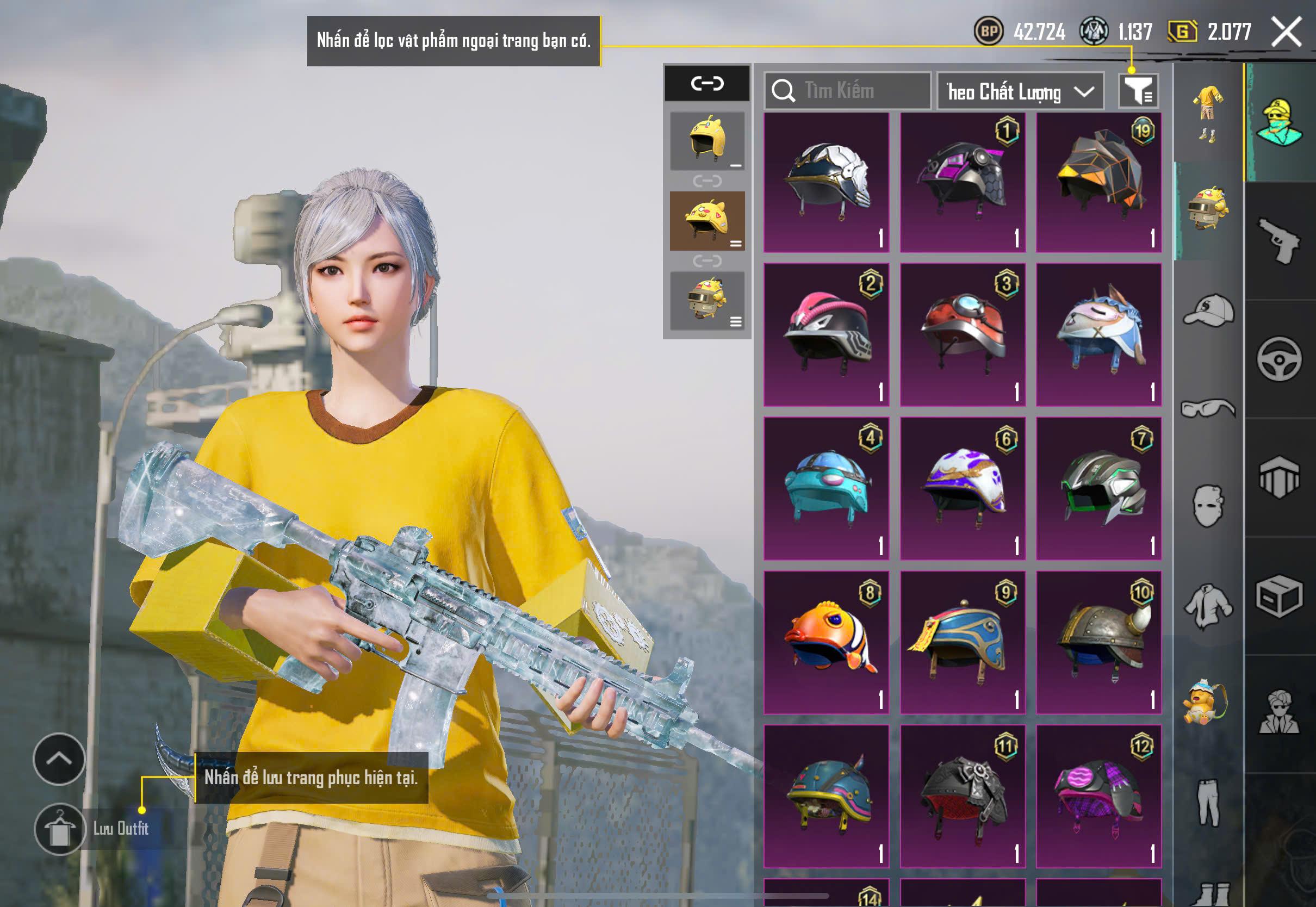Viewport: 1316px width, 907px height.
Task: Open the baseball cap hat category
Action: pos(1208,310)
